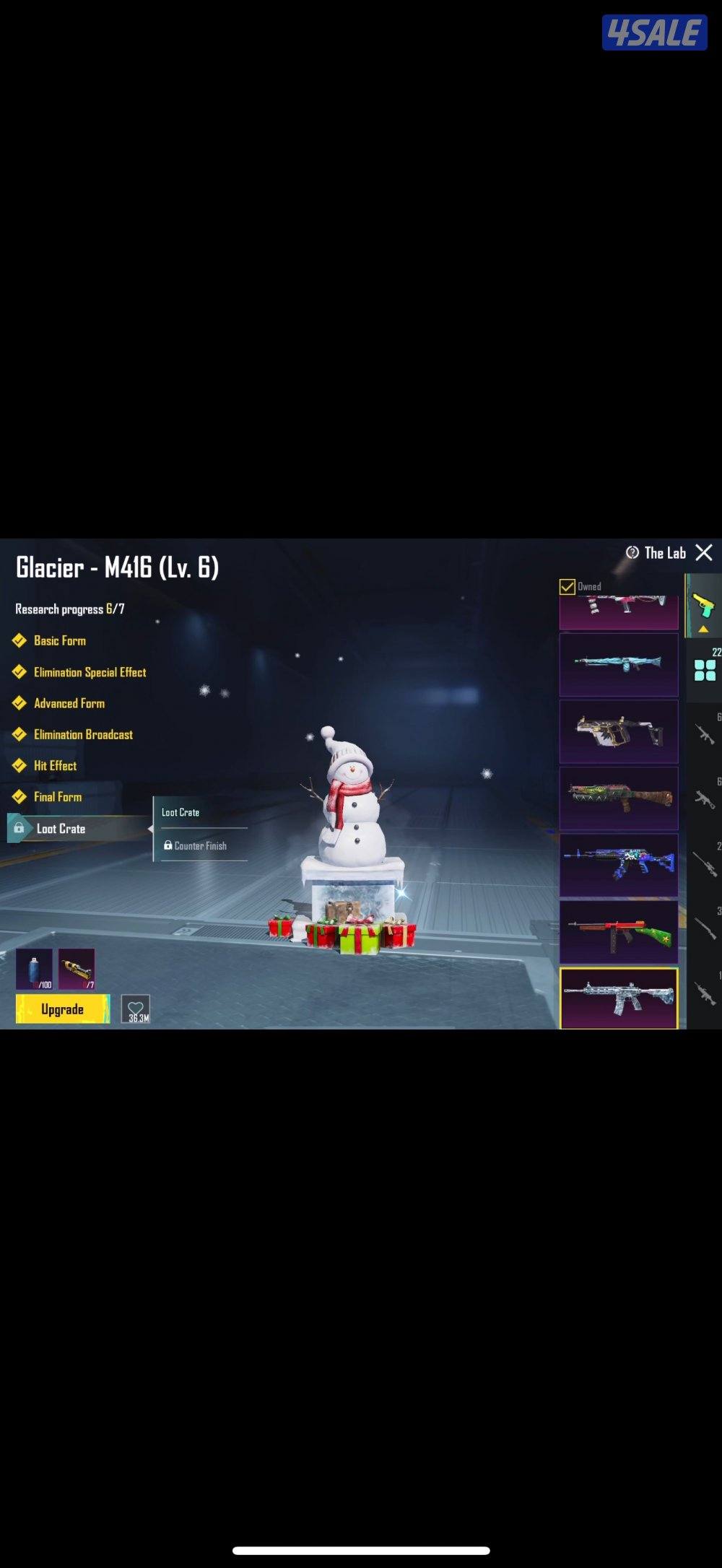
Task: Select the white and gold Vector skin
Action: point(619,731)
